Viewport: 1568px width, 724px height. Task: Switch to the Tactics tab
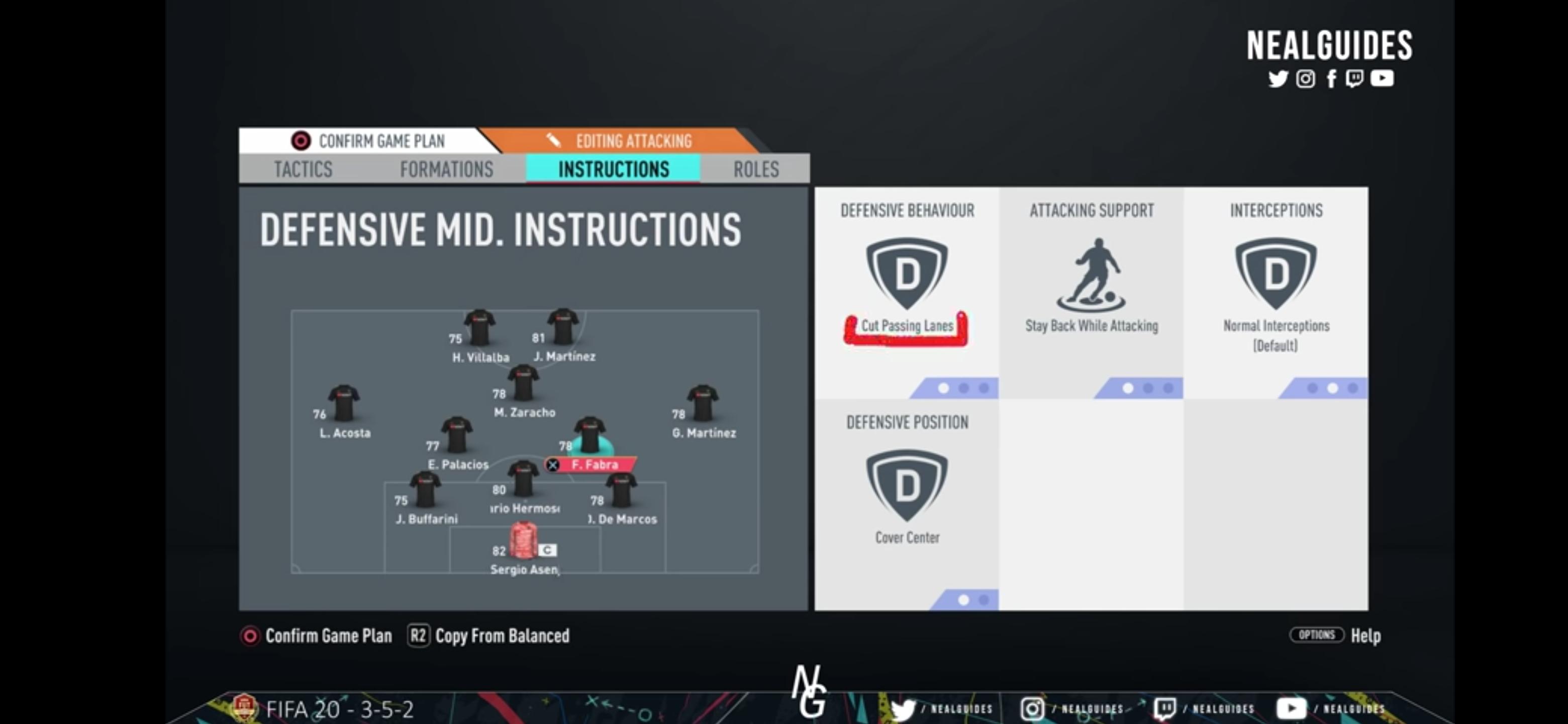pyautogui.click(x=303, y=168)
